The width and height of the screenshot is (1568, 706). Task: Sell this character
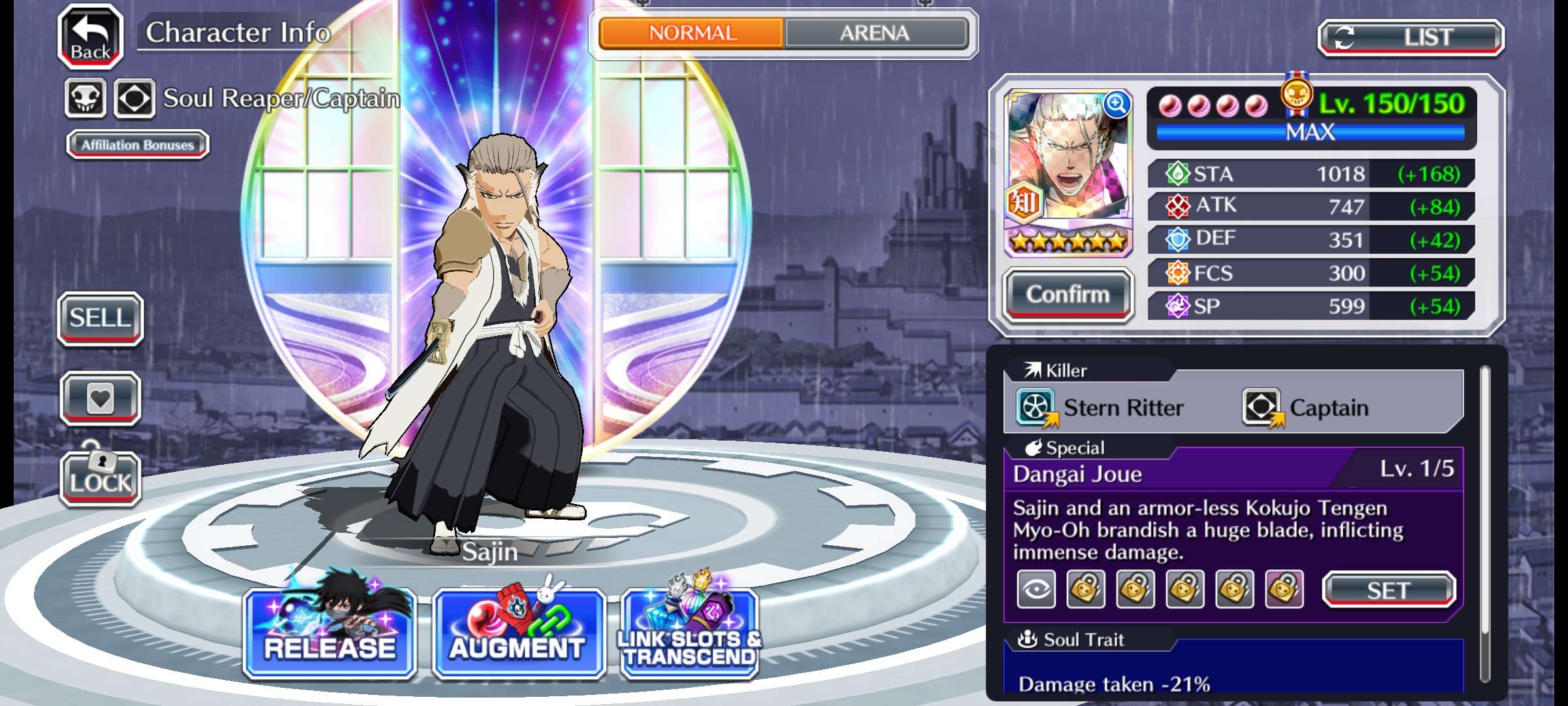click(101, 318)
